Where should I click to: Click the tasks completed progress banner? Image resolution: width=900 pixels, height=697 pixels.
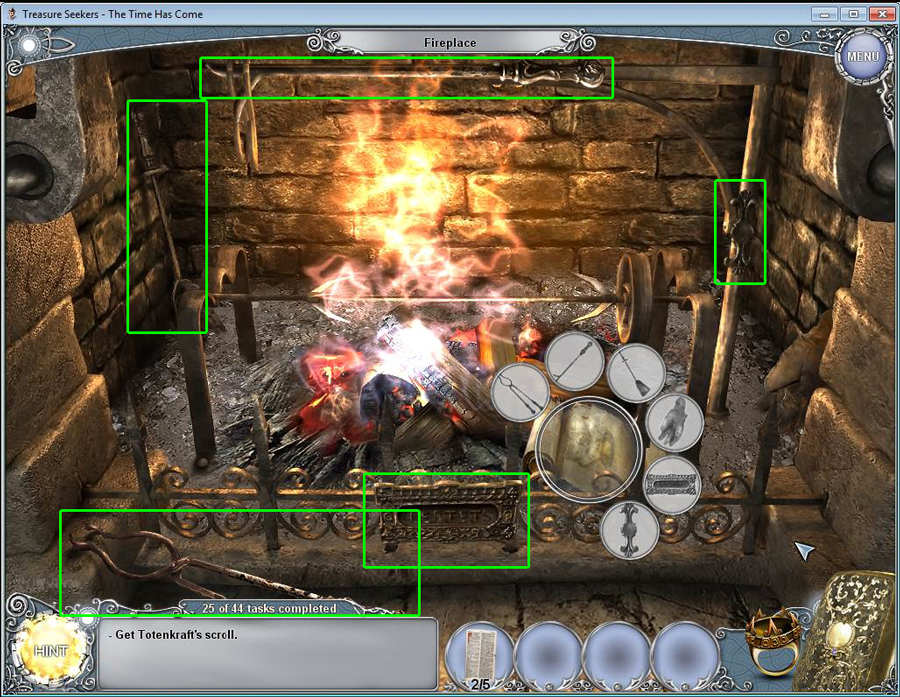coord(269,608)
